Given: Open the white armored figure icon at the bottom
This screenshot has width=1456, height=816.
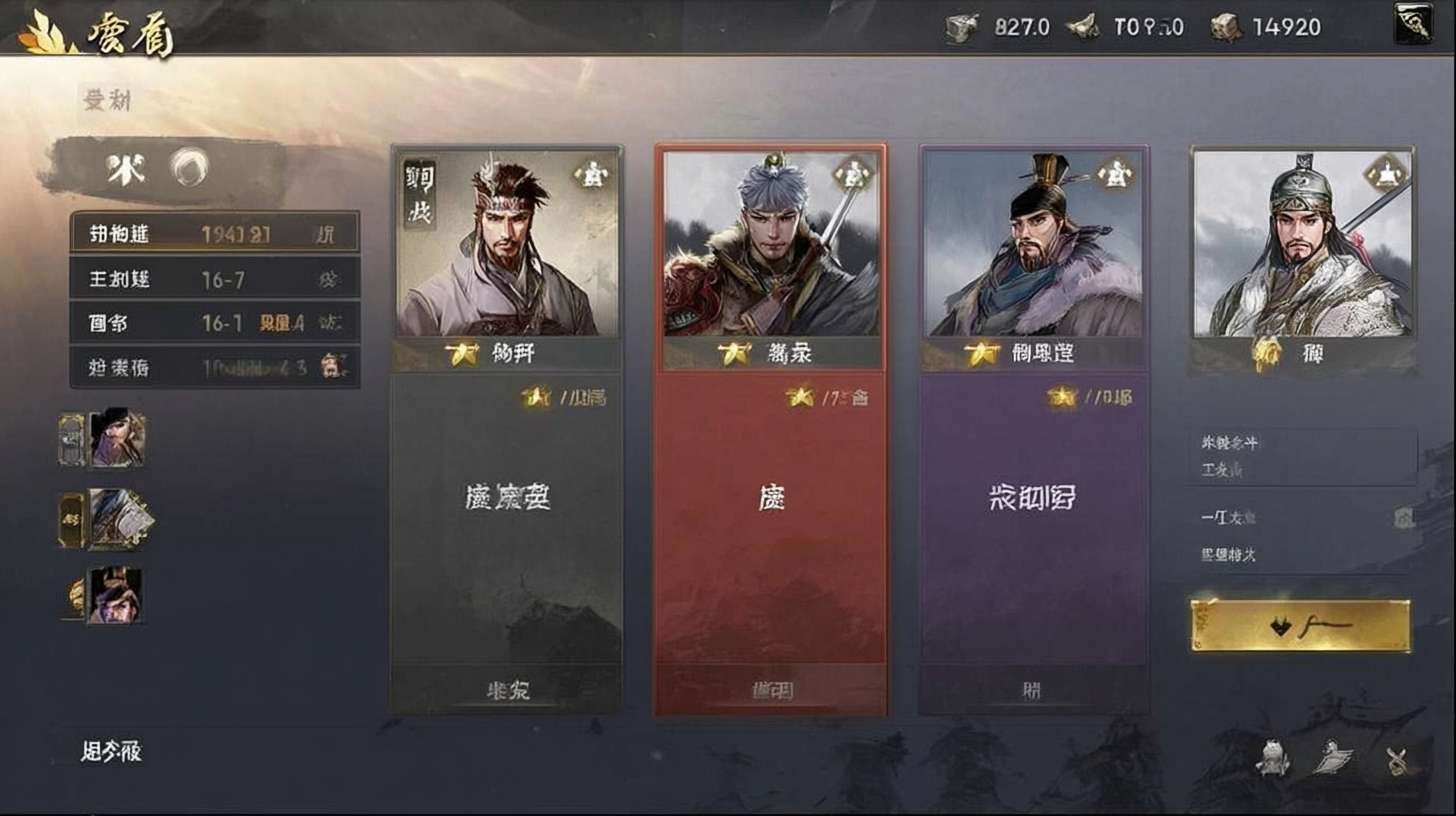Looking at the screenshot, I should pos(1271,758).
